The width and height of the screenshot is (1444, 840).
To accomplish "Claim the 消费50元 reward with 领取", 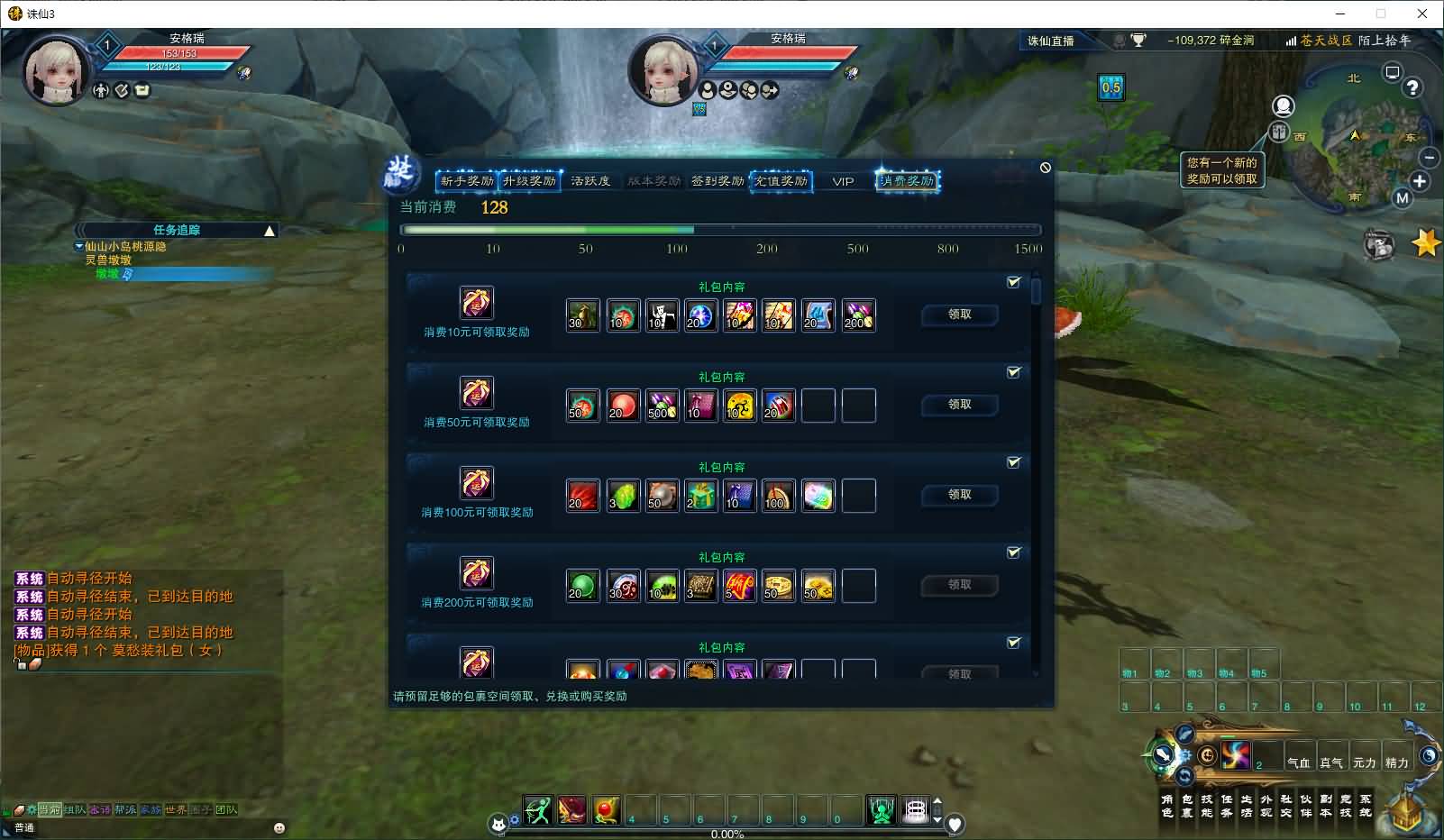I will pos(959,405).
